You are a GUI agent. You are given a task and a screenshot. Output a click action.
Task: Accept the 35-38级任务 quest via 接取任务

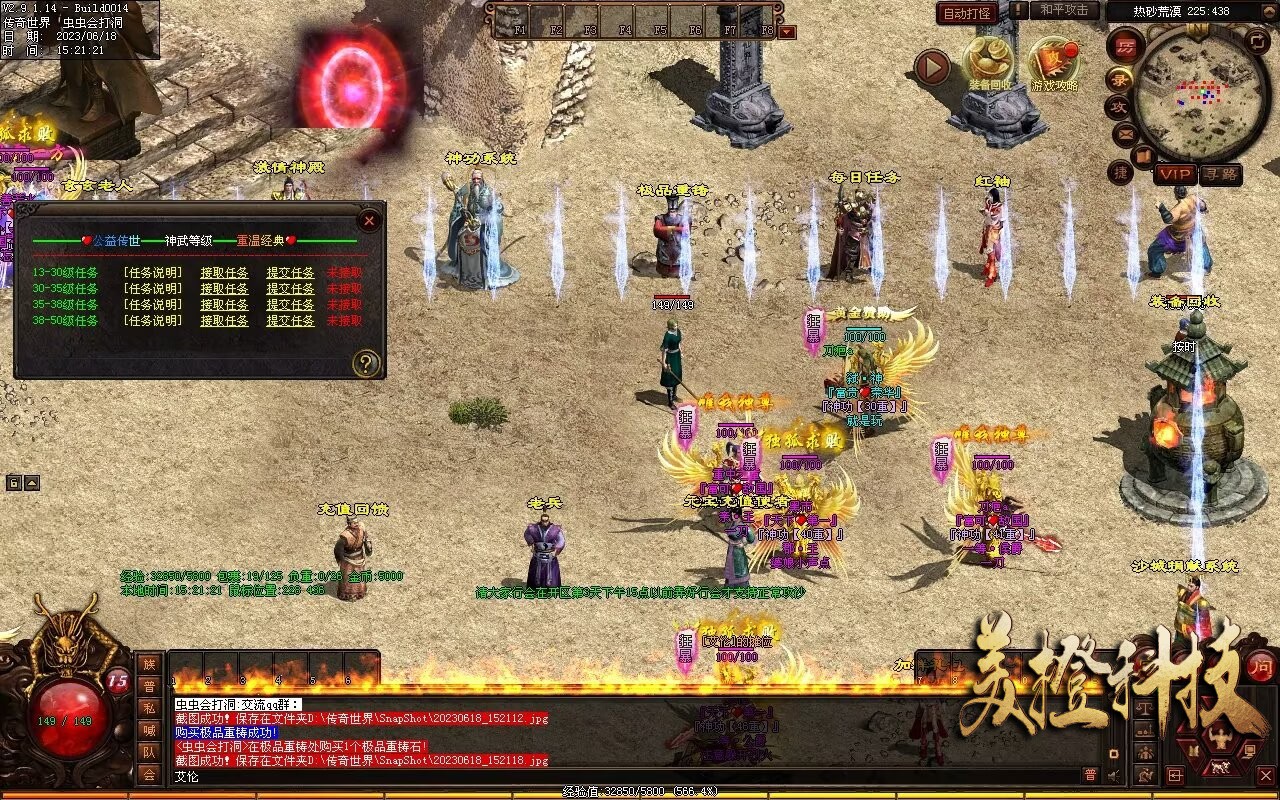[224, 305]
